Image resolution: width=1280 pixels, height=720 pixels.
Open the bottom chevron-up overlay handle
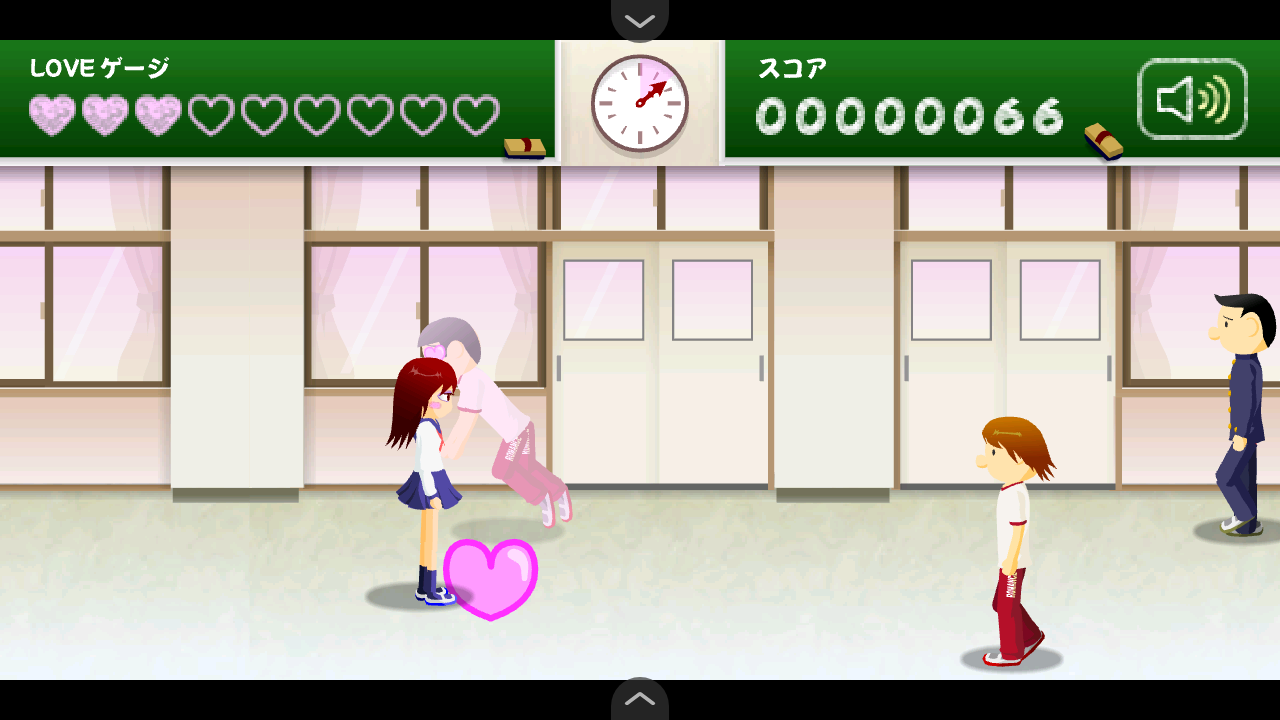(x=640, y=699)
